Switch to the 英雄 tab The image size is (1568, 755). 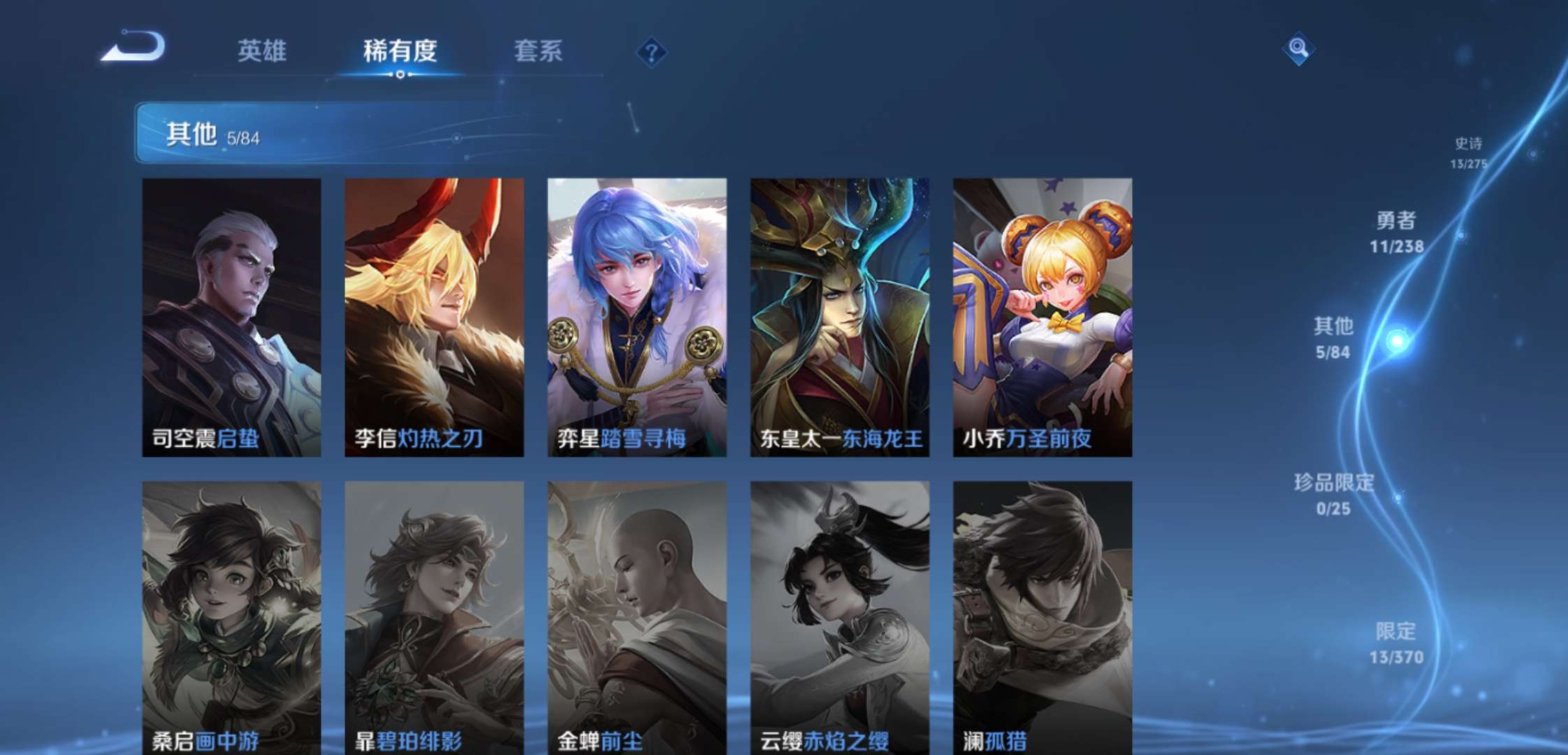[x=264, y=52]
